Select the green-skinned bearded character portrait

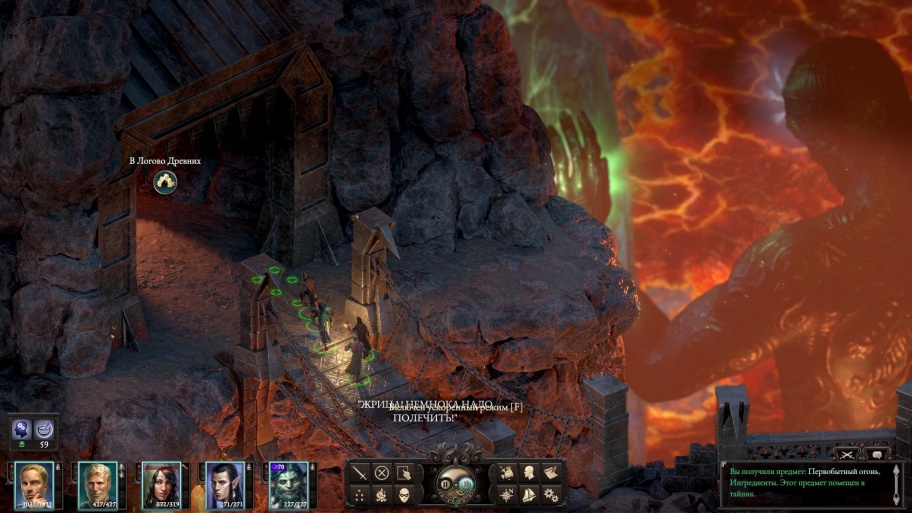coord(288,485)
